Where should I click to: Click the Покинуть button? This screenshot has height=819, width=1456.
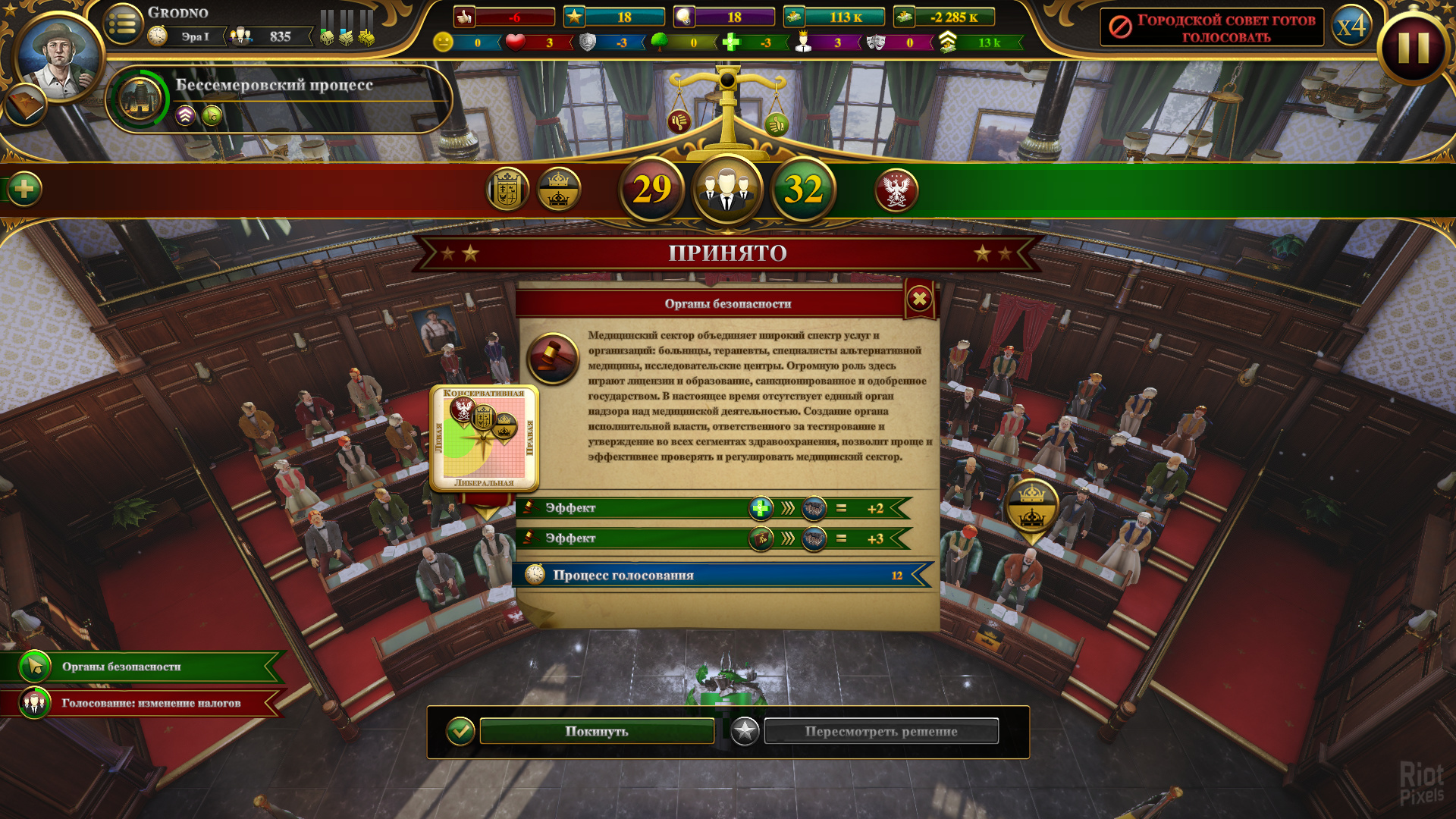[596, 732]
